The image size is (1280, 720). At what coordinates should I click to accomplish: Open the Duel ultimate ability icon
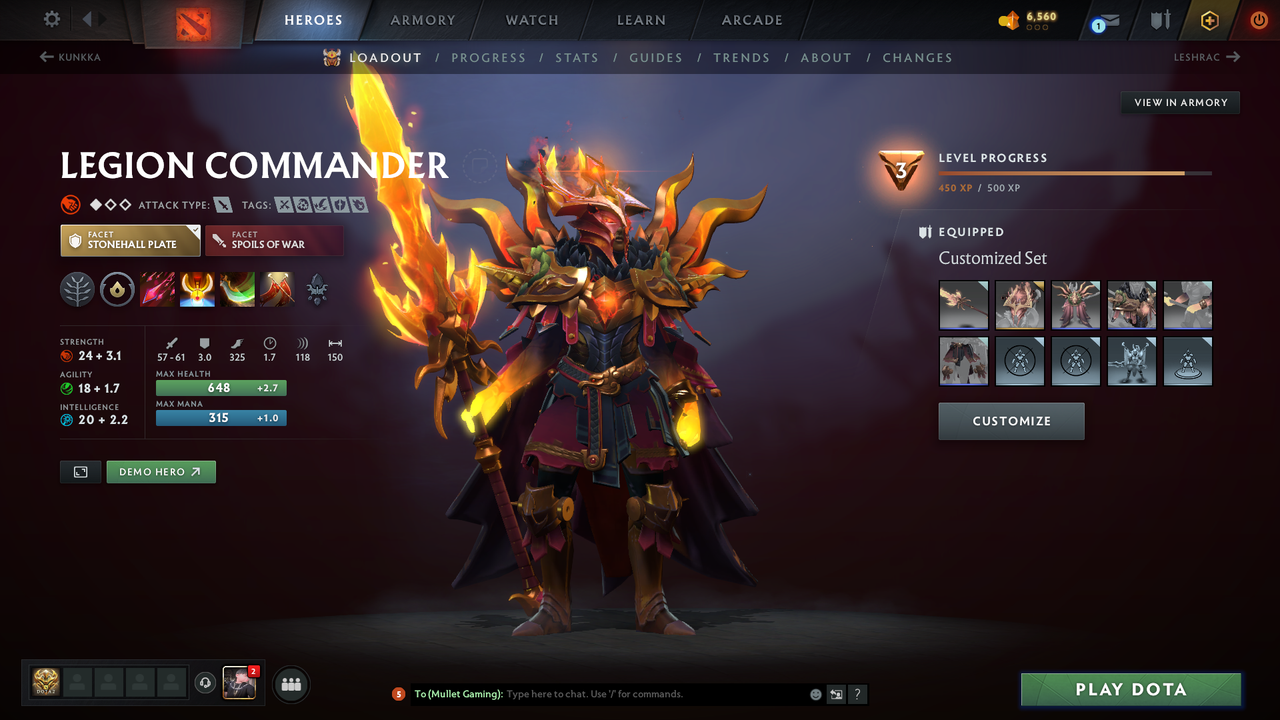click(277, 290)
